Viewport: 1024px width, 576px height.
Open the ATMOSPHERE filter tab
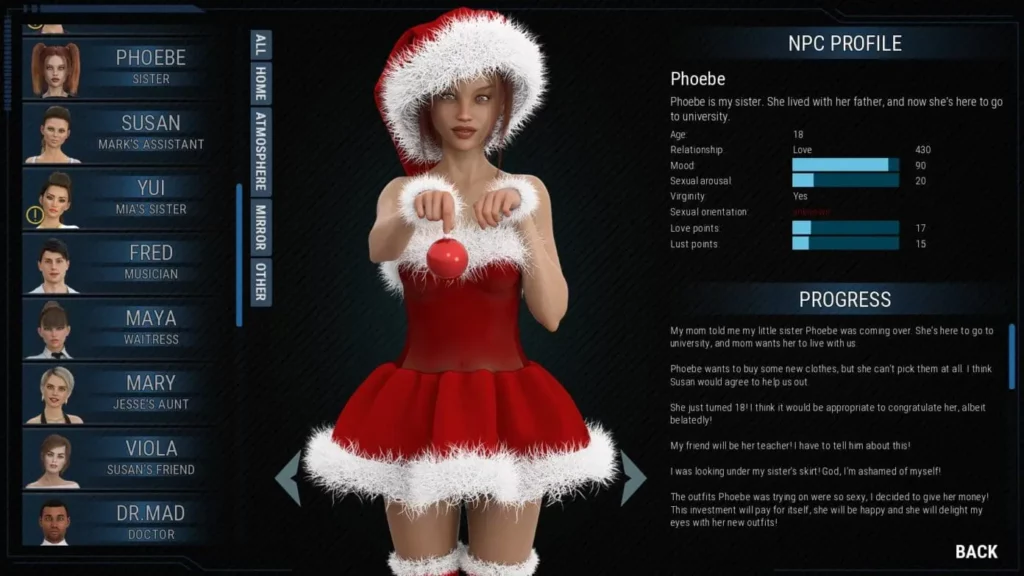pos(261,150)
